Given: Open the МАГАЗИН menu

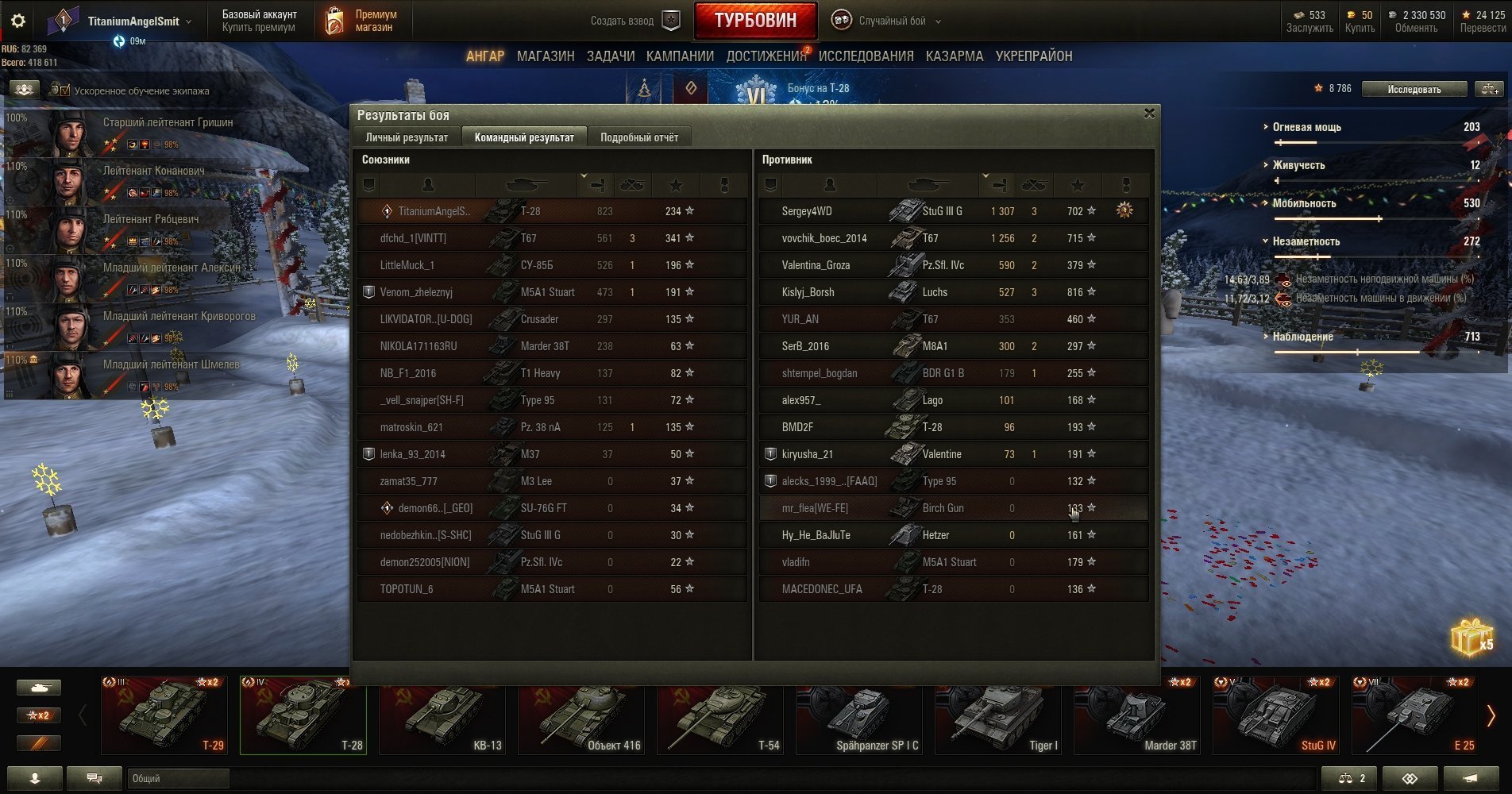Looking at the screenshot, I should pos(545,56).
